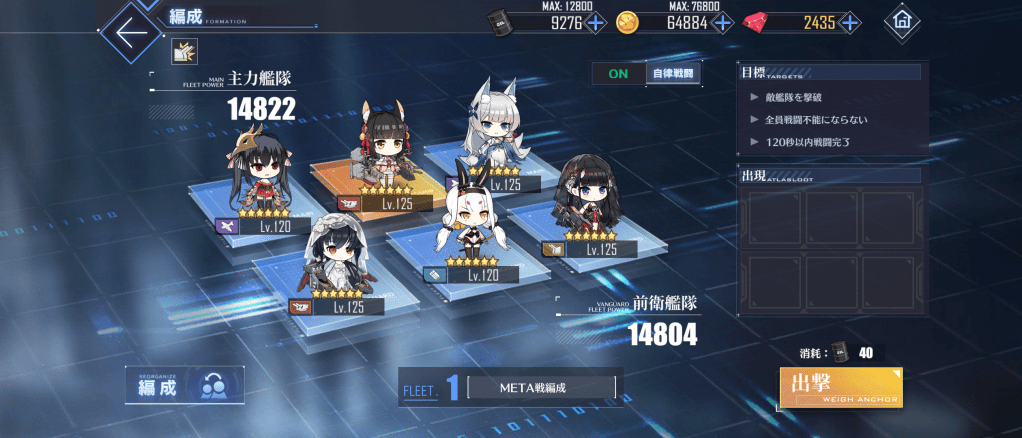Image resolution: width=1022 pixels, height=438 pixels.
Task: Buy more red gems via plus button
Action: click(x=849, y=22)
